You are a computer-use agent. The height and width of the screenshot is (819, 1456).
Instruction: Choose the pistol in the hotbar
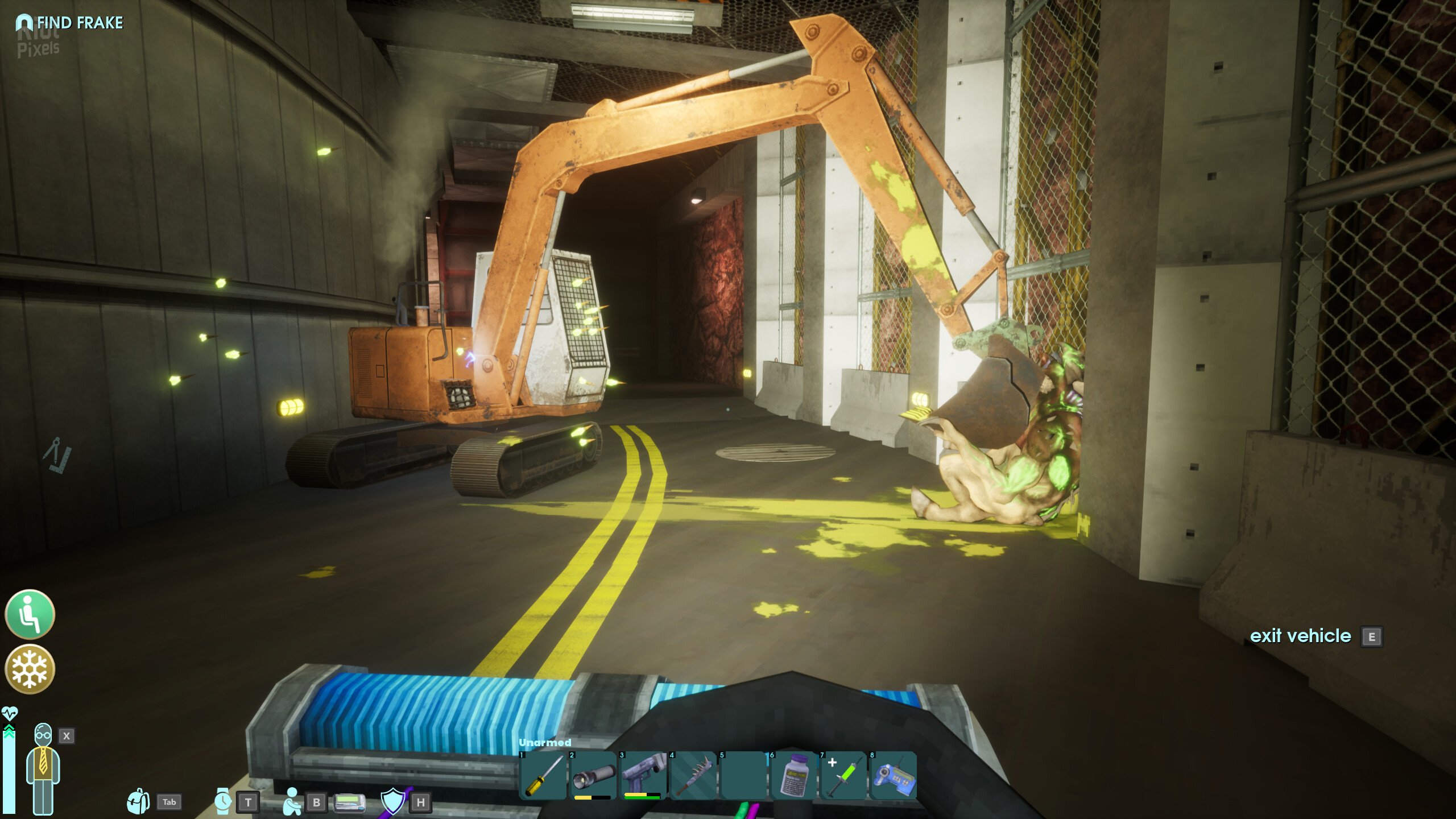pyautogui.click(x=643, y=776)
